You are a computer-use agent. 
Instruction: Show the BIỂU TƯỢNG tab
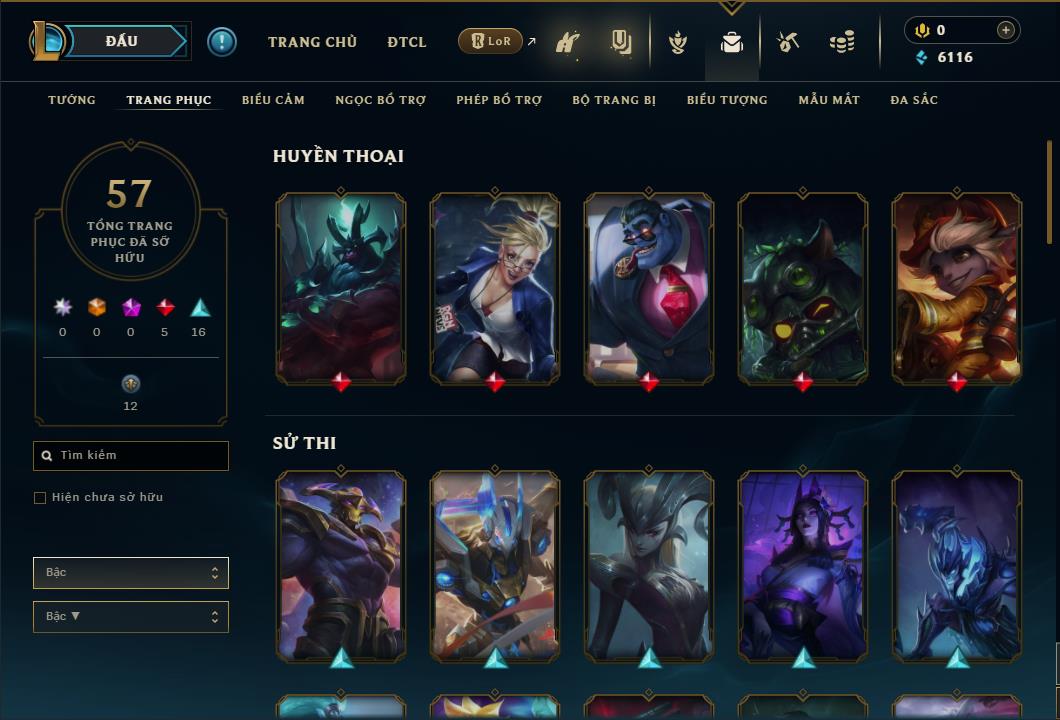point(727,100)
